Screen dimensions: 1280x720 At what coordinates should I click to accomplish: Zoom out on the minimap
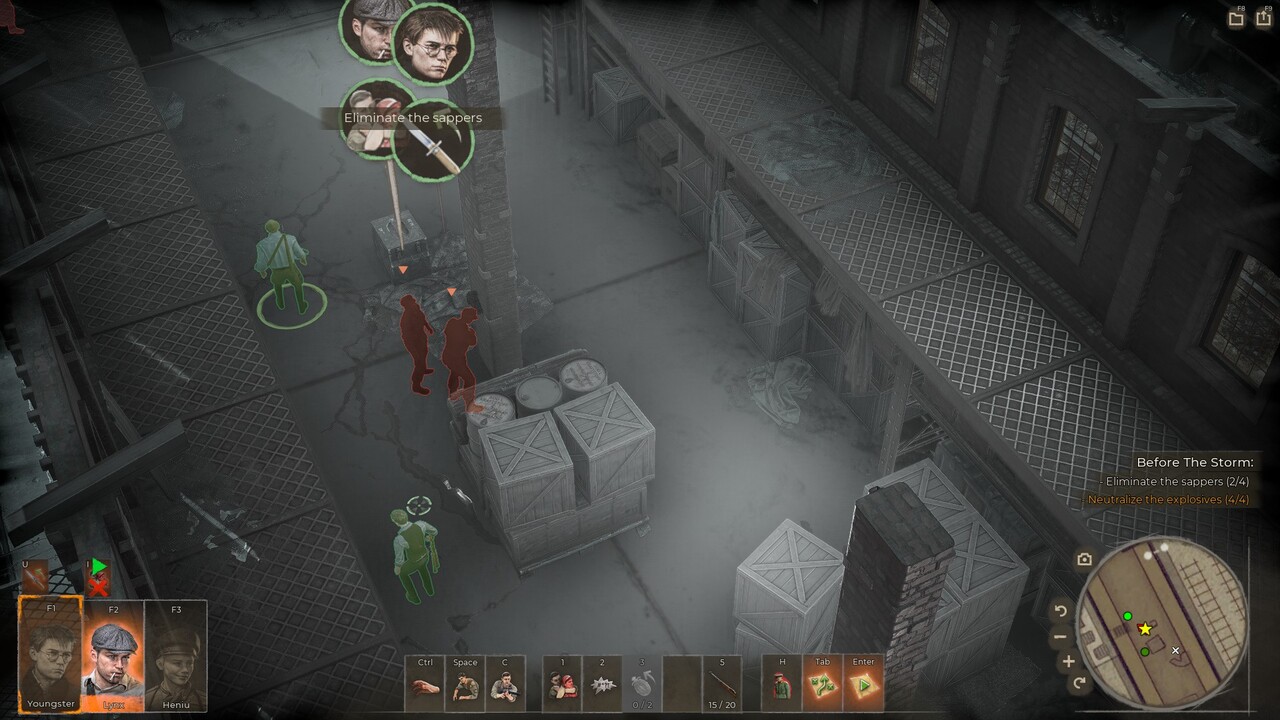(x=1060, y=637)
